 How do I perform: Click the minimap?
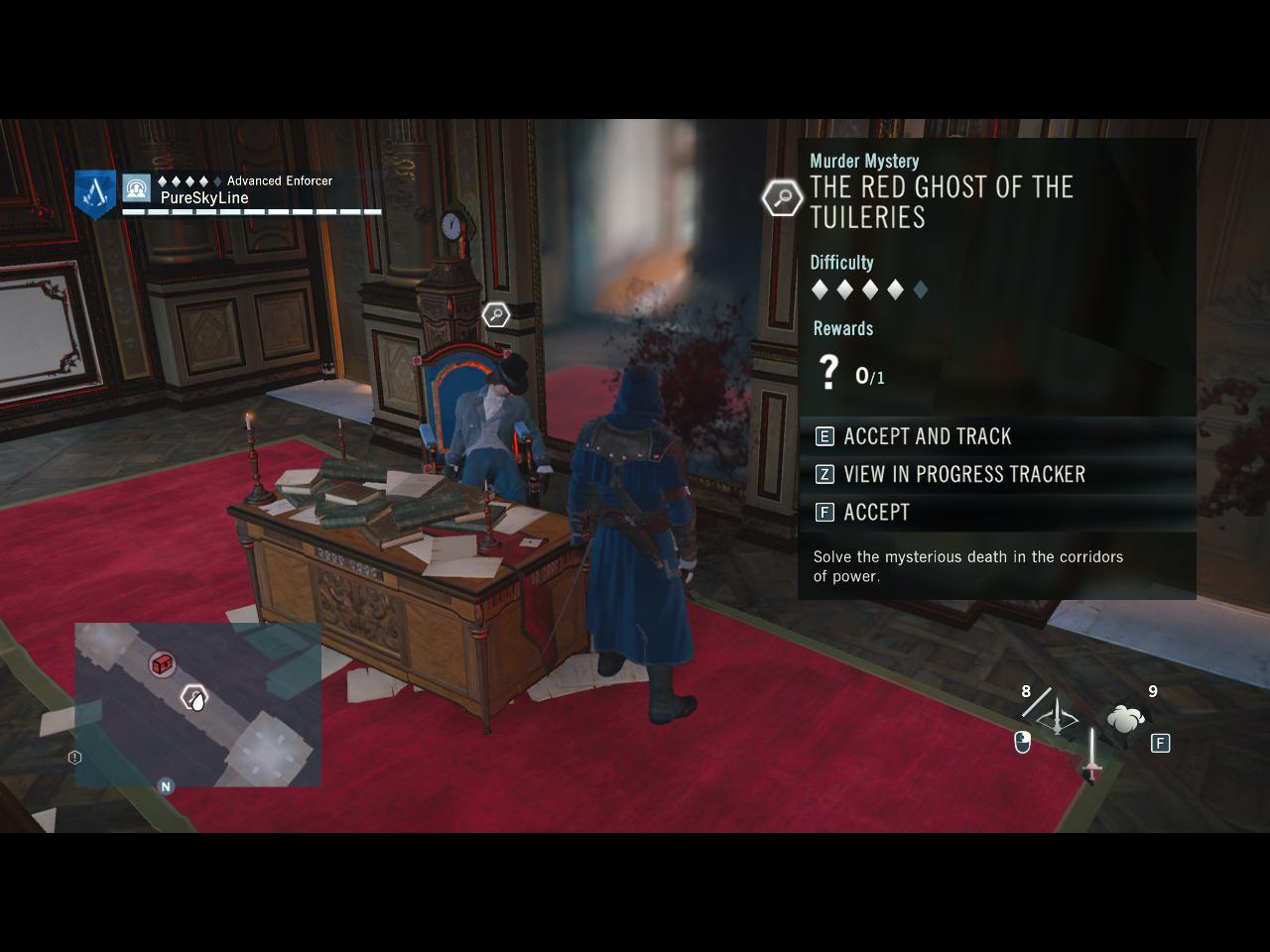pyautogui.click(x=197, y=704)
